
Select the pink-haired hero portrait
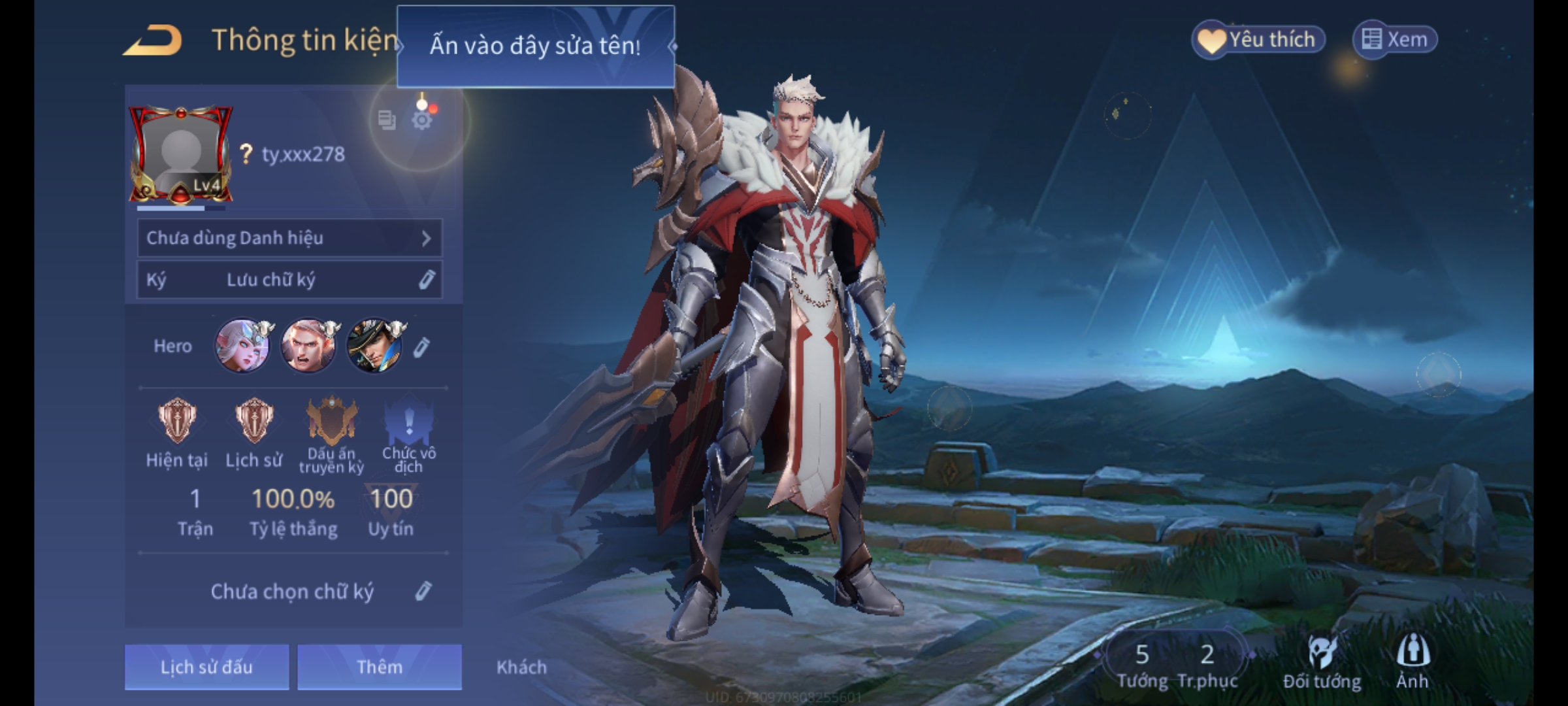242,346
